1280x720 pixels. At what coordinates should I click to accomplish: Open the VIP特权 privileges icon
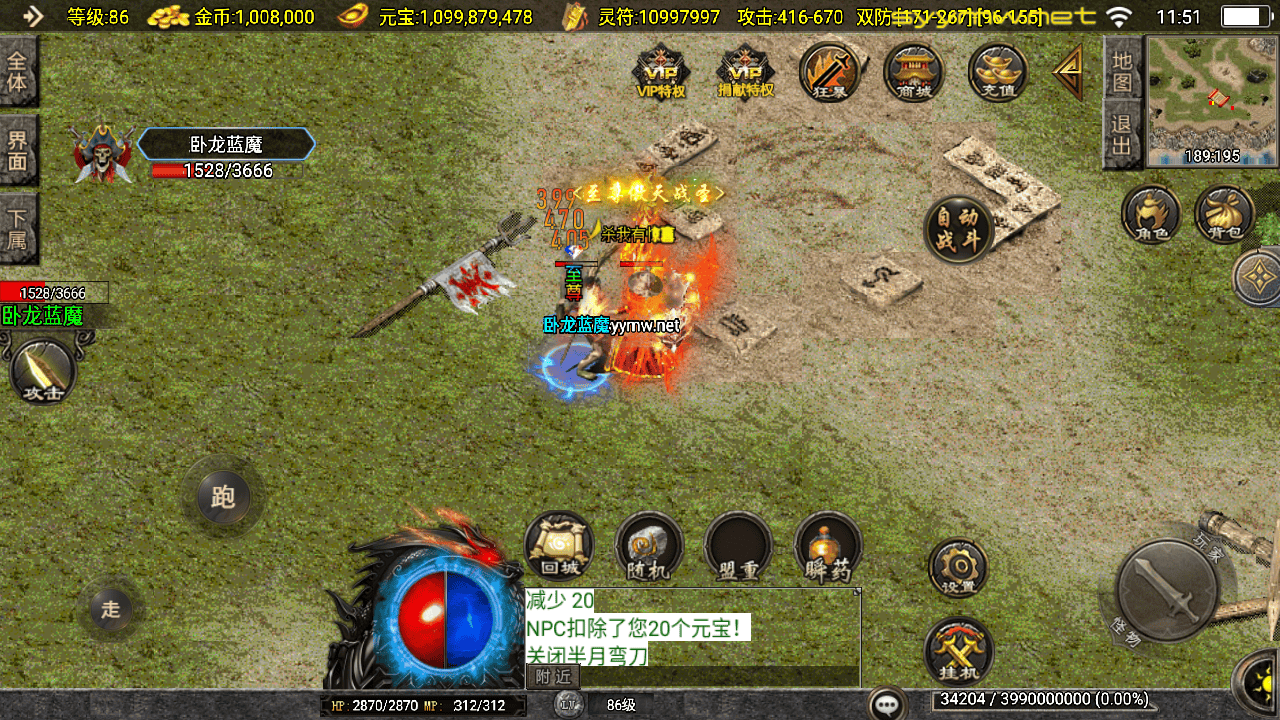661,73
